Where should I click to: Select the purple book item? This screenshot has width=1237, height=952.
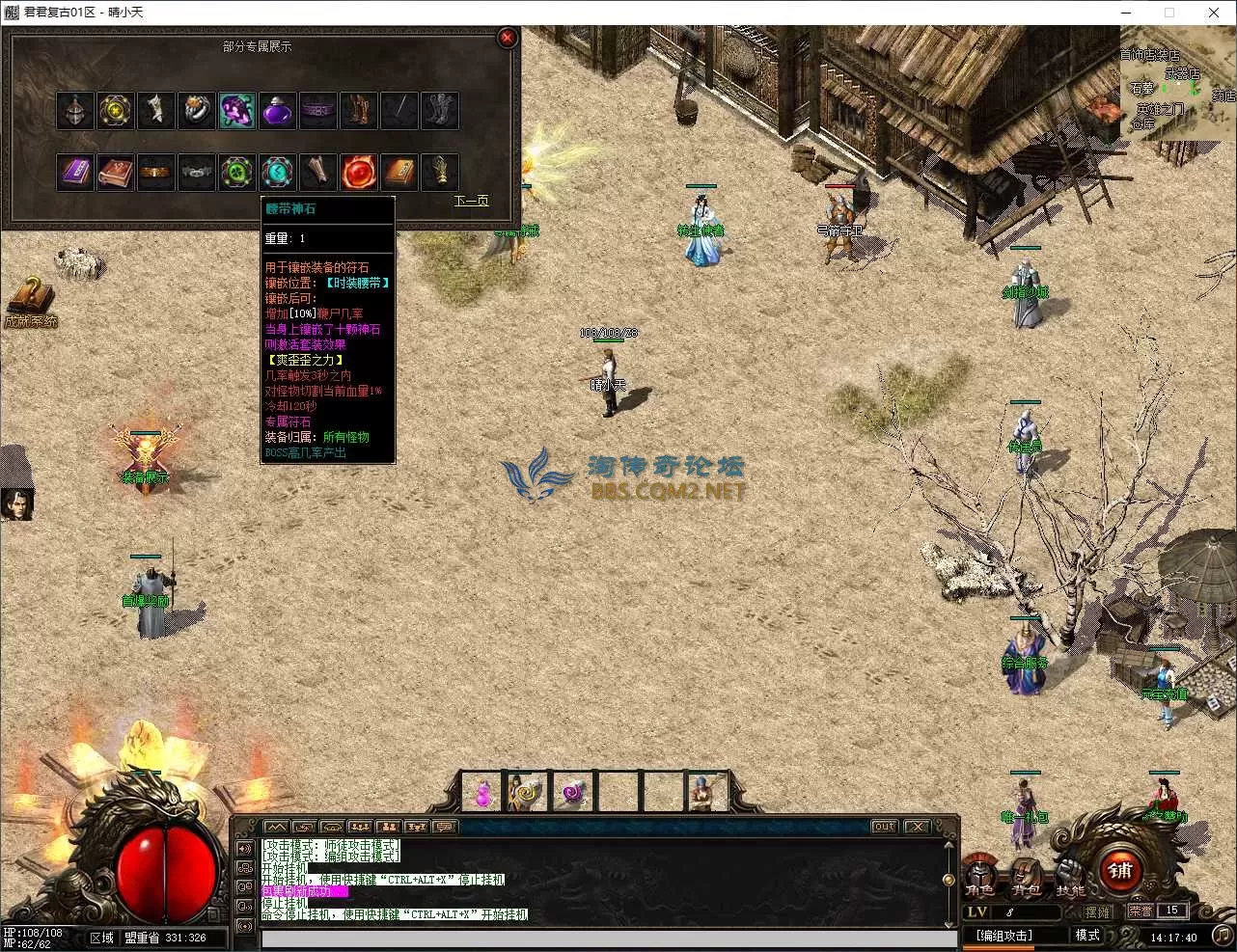pyautogui.click(x=74, y=172)
